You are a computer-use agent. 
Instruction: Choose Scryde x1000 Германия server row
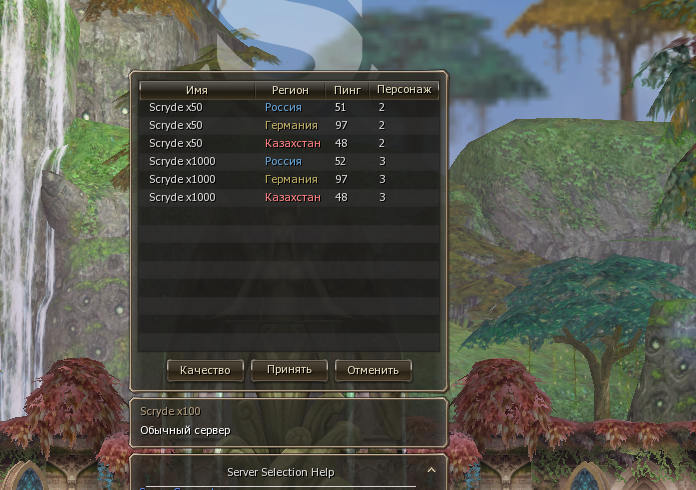[x=288, y=179]
